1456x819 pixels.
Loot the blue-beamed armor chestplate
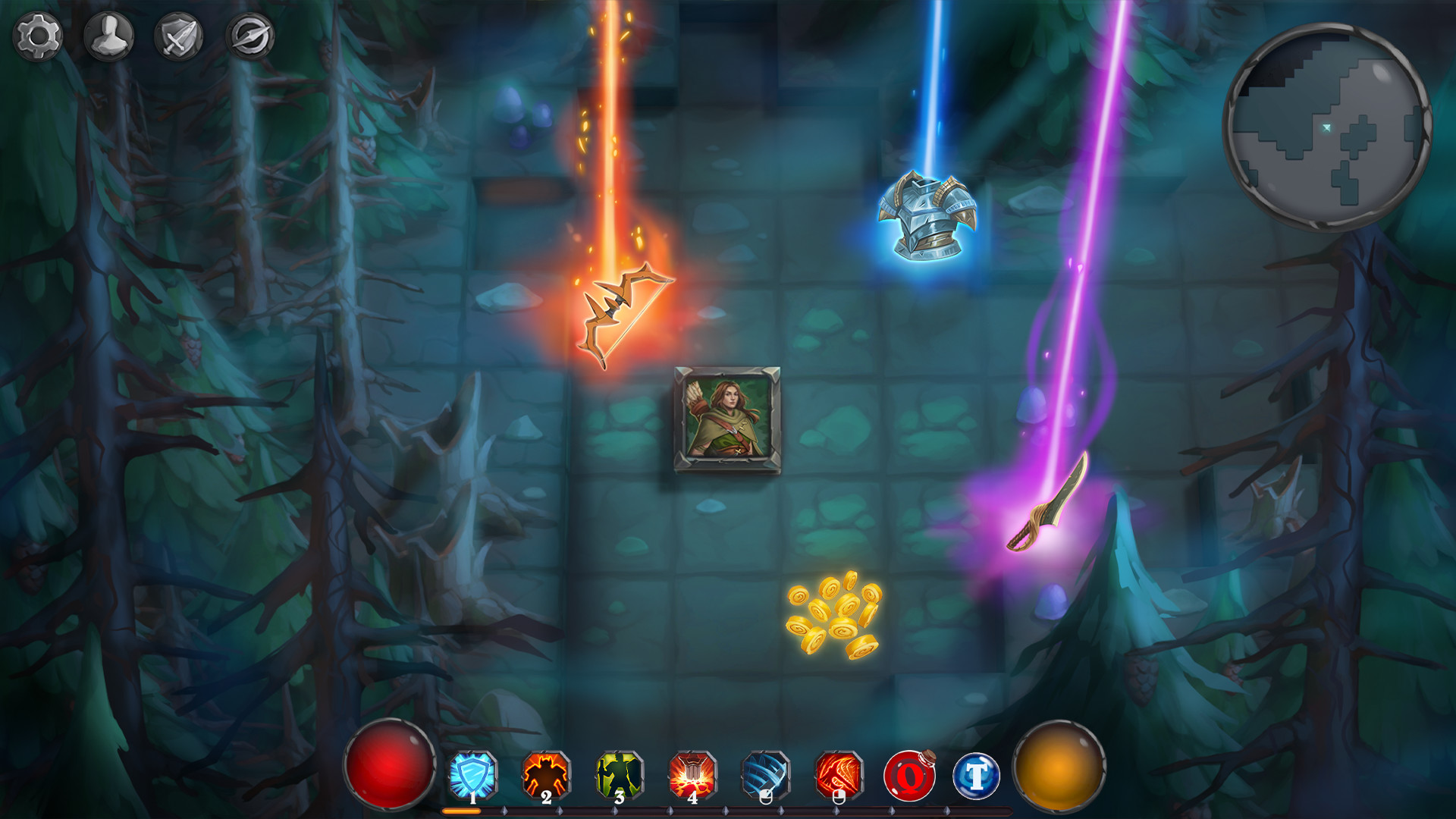pyautogui.click(x=927, y=216)
